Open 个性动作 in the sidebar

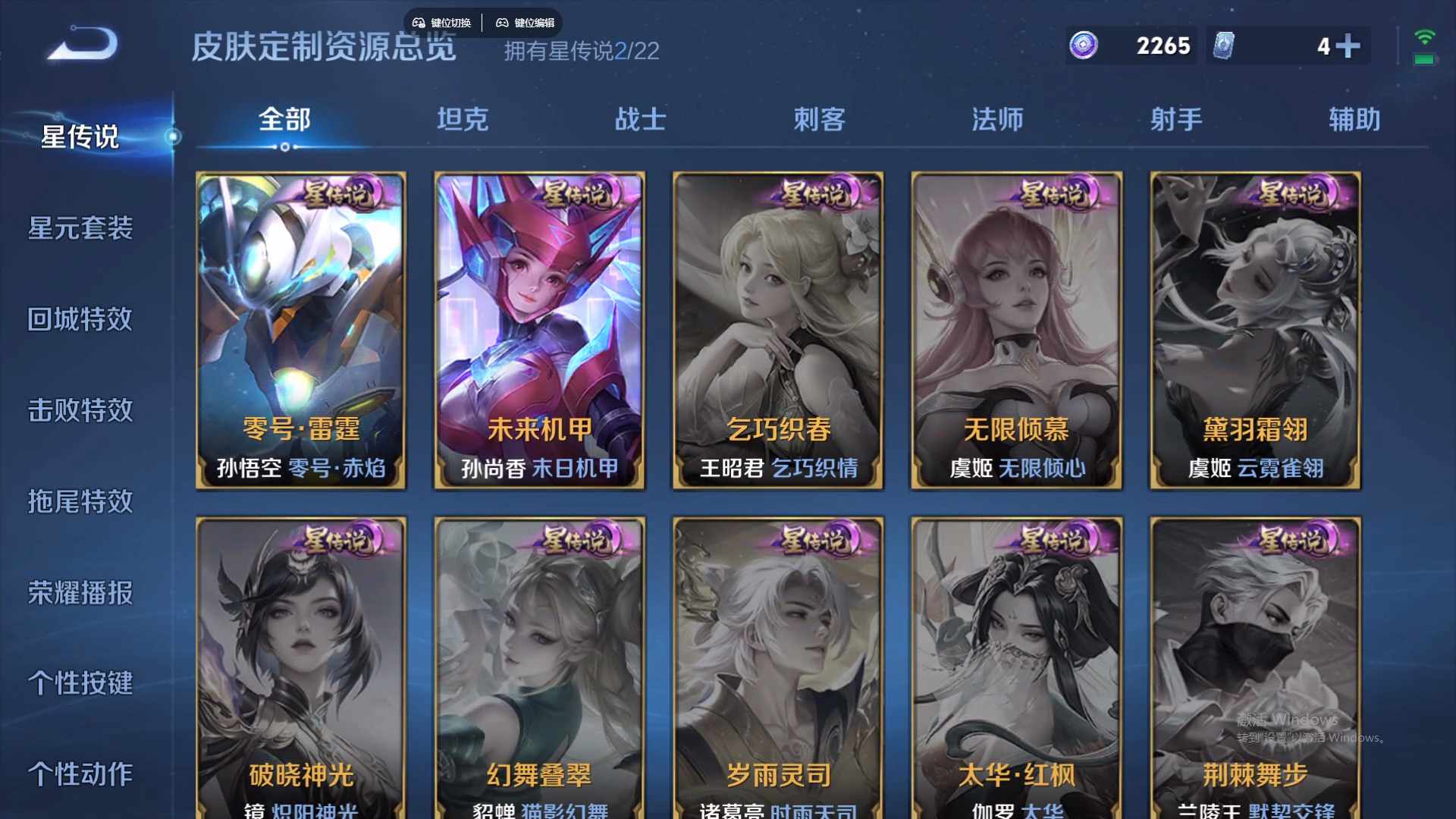[x=82, y=774]
